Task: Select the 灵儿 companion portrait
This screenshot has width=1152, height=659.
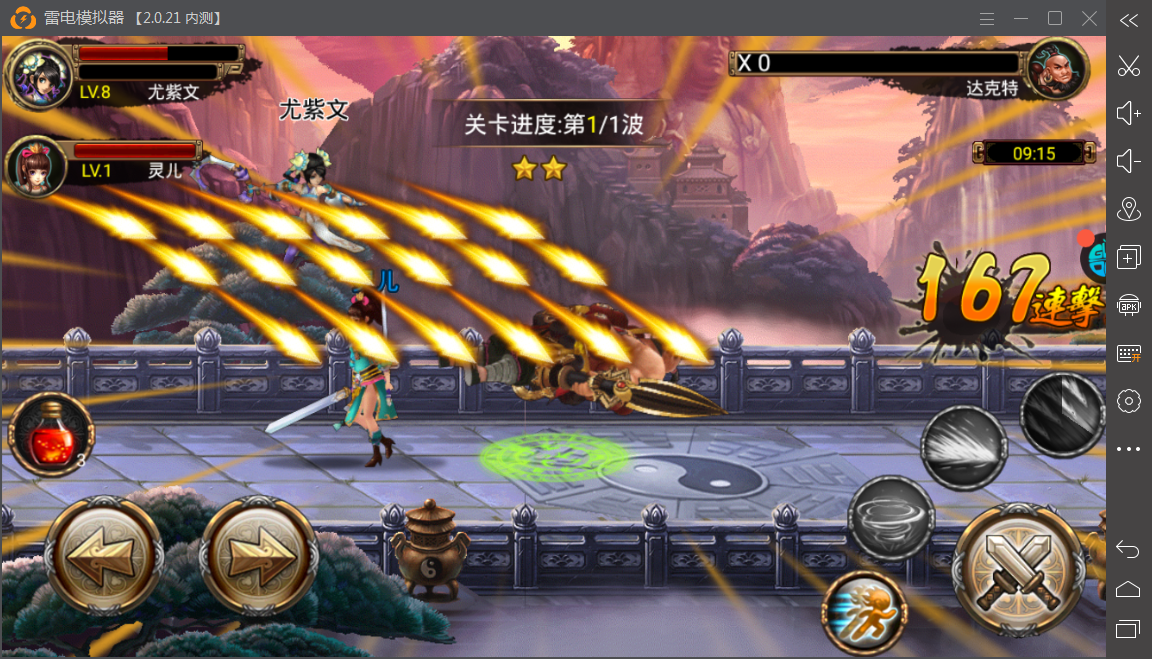Action: (36, 166)
